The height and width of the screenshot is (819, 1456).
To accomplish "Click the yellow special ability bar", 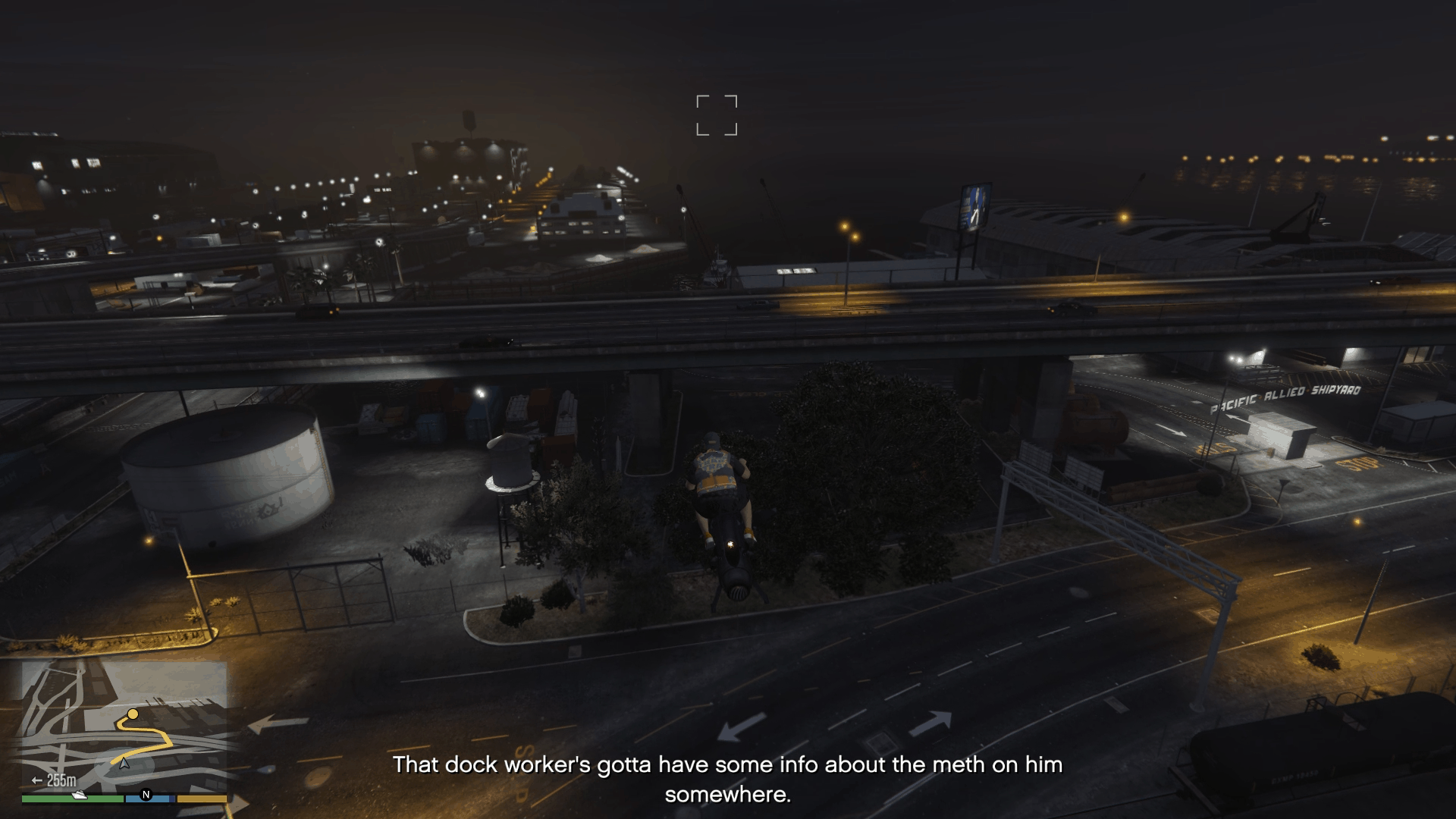I will point(202,798).
